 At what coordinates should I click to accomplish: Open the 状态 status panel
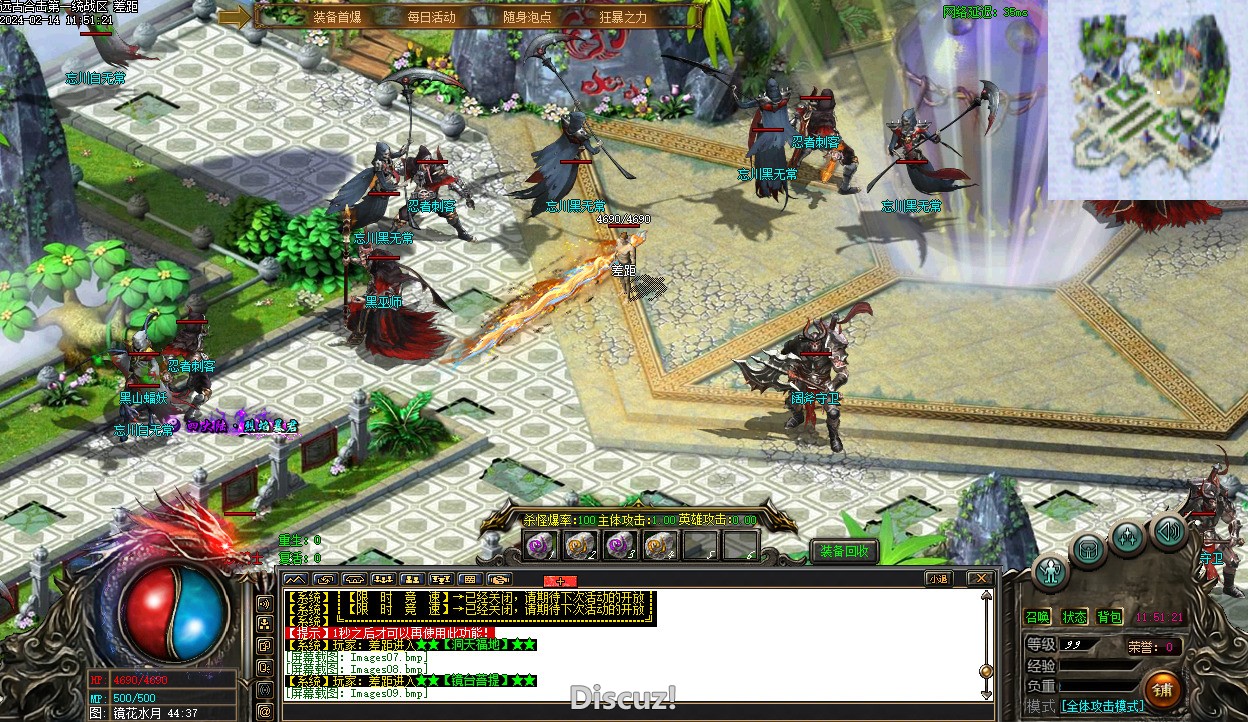[x=1074, y=617]
